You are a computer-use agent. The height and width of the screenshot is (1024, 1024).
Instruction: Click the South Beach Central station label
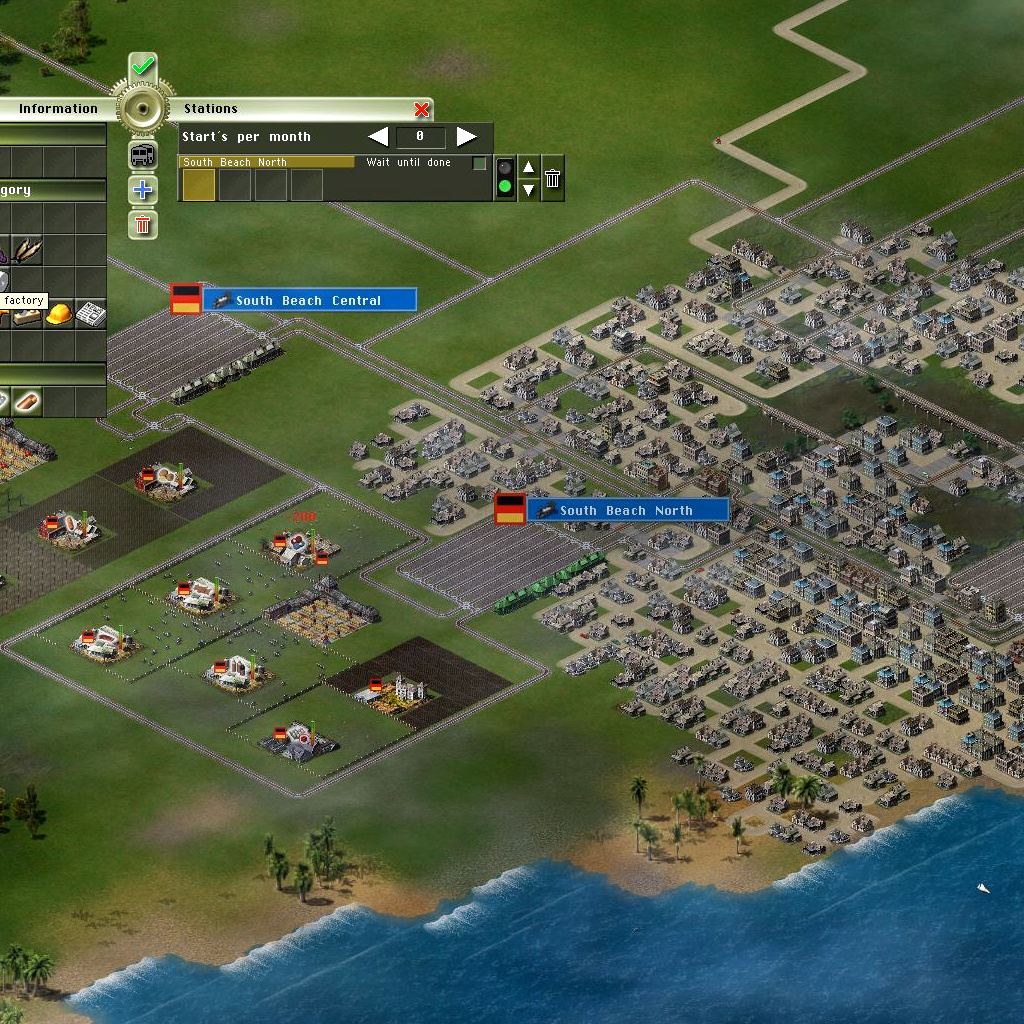[x=309, y=300]
